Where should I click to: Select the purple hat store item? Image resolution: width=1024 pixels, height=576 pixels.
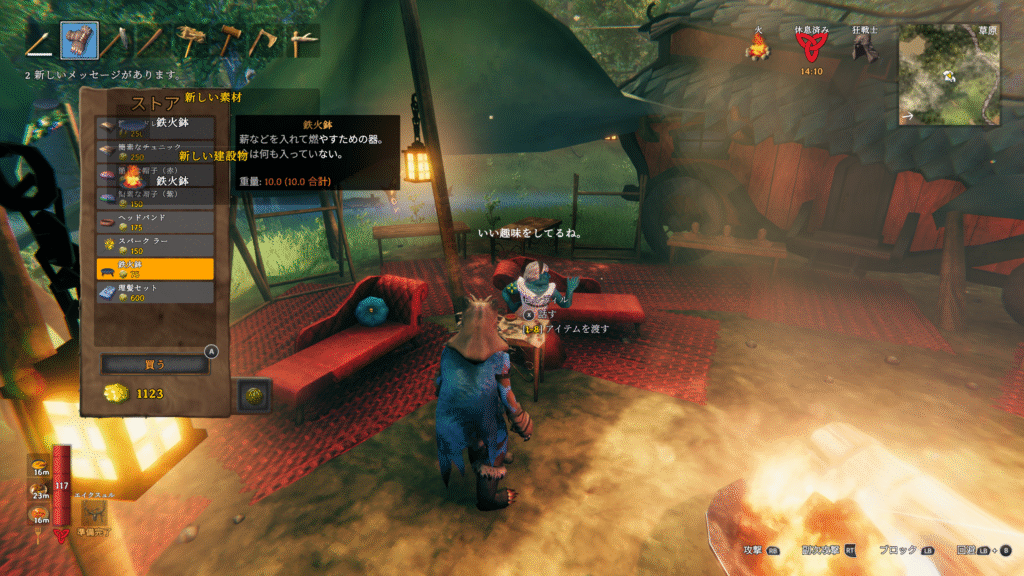point(155,198)
